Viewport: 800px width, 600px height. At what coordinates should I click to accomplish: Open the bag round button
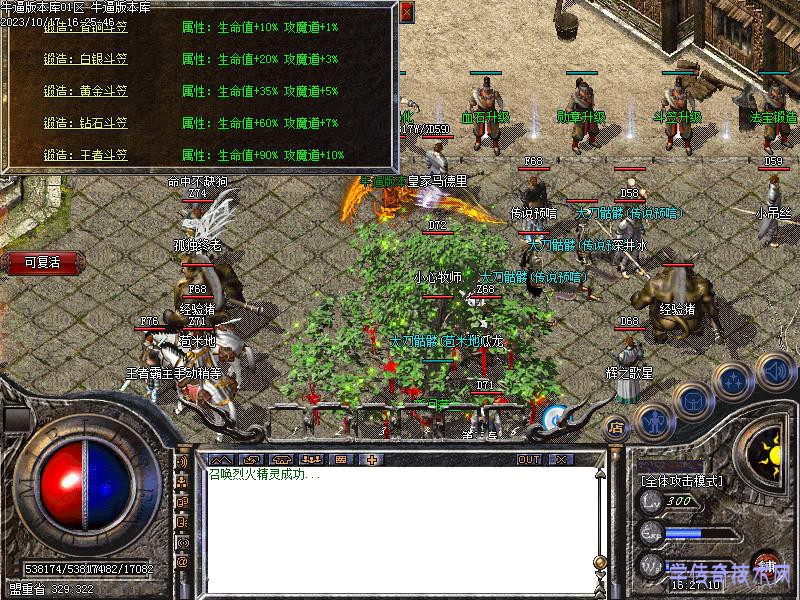pos(692,400)
